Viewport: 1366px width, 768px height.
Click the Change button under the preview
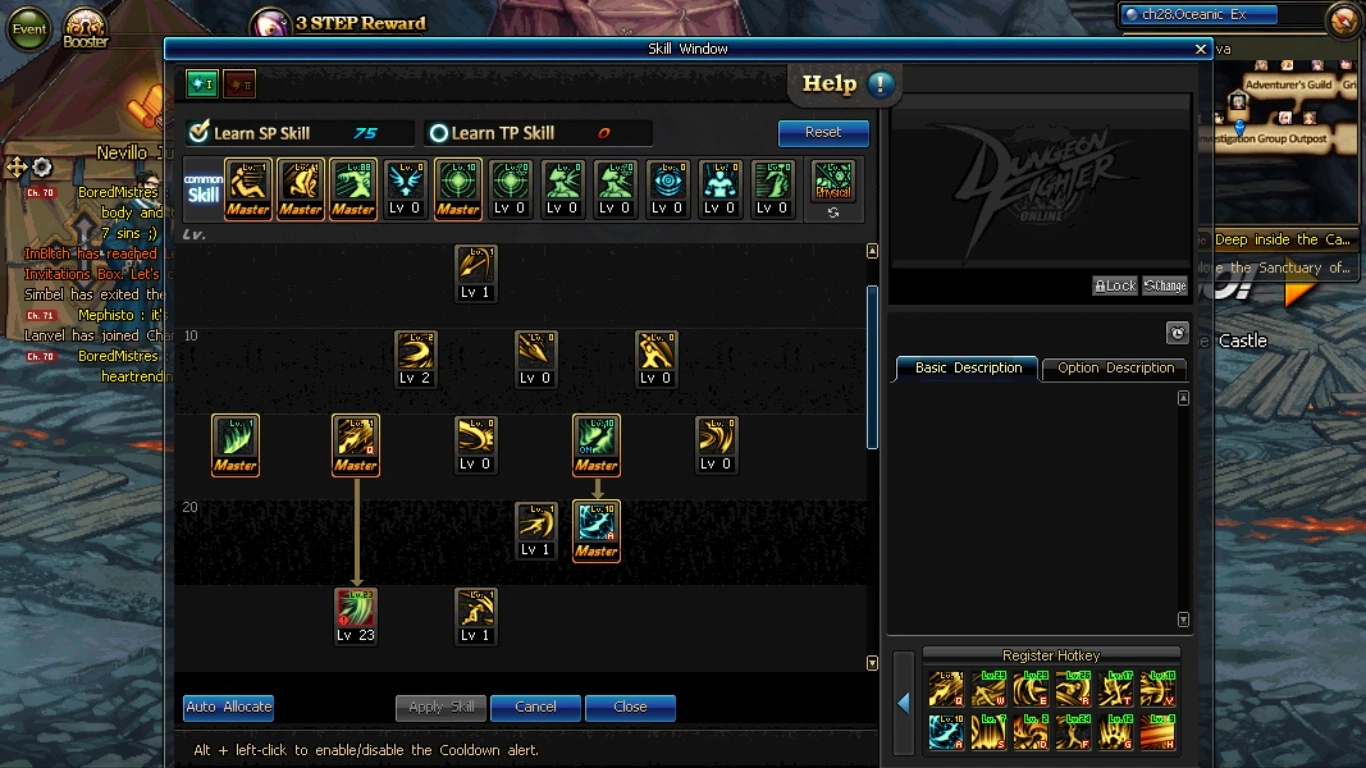tap(1165, 286)
